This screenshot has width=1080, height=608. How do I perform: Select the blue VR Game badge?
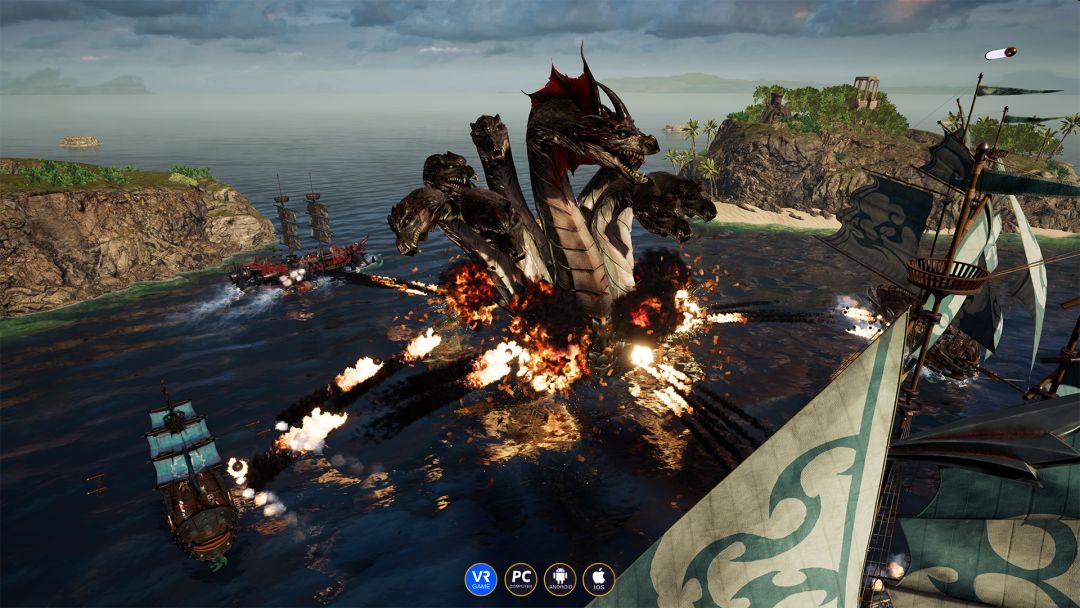pyautogui.click(x=480, y=579)
